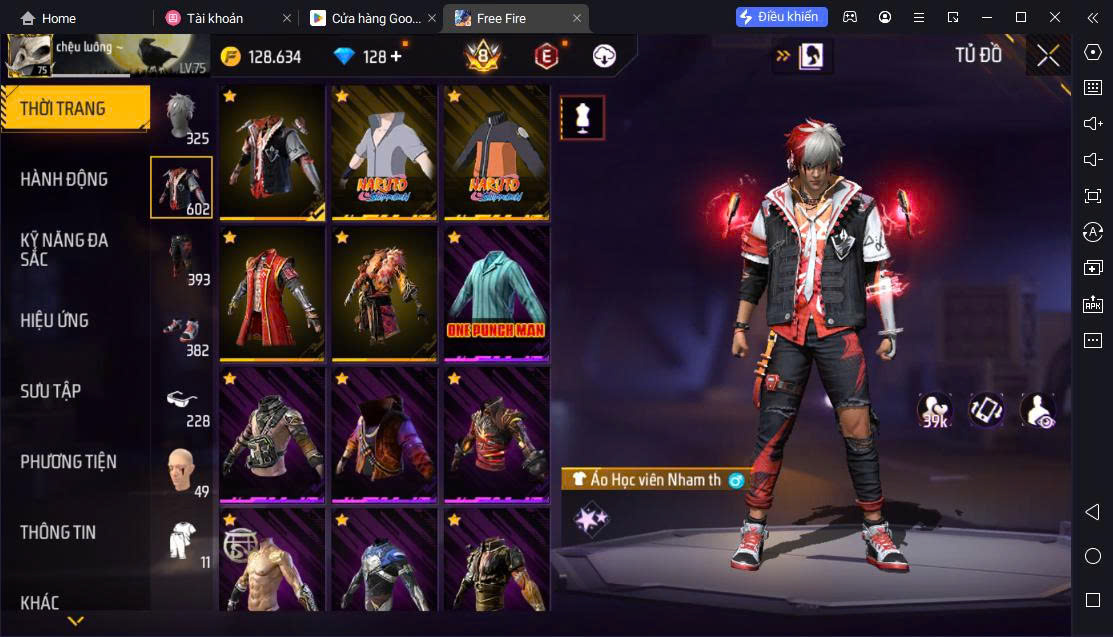This screenshot has width=1113, height=637.
Task: Choose the Phương Tiện vehicle menu
Action: tap(68, 461)
